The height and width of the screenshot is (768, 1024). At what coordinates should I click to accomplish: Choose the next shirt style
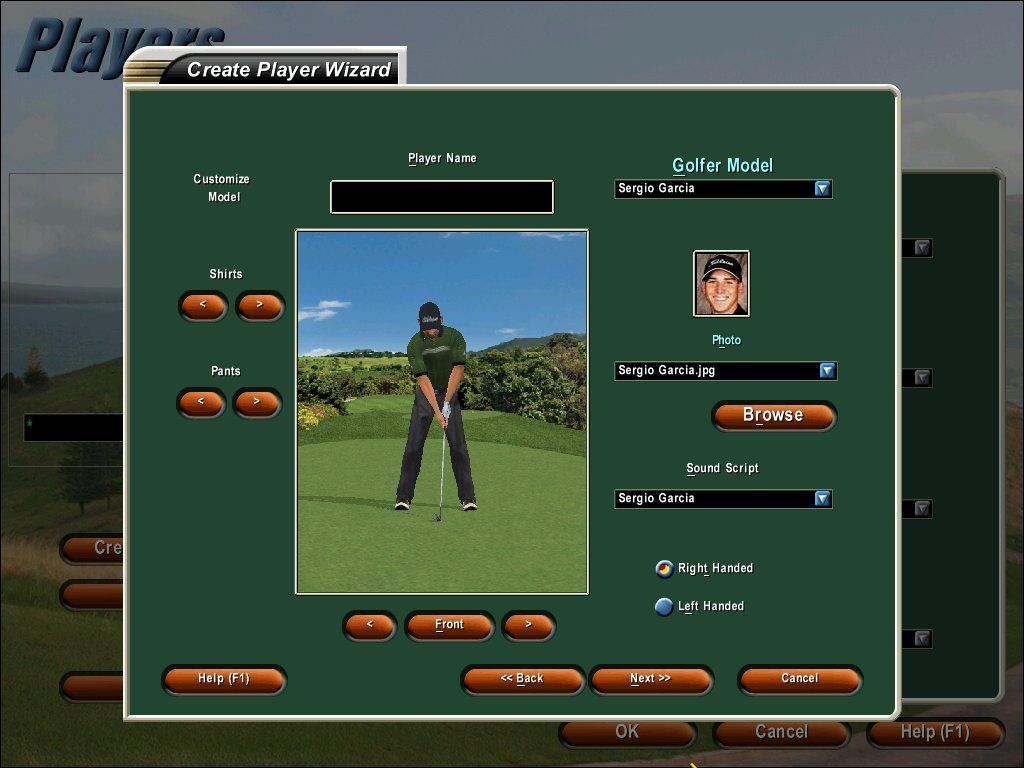[260, 305]
